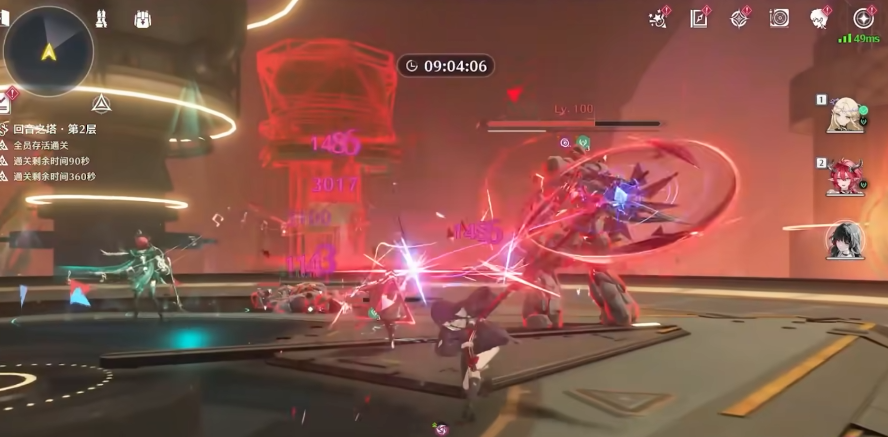The width and height of the screenshot is (888, 437).
Task: Open the circled star menu icon
Action: [x=863, y=18]
